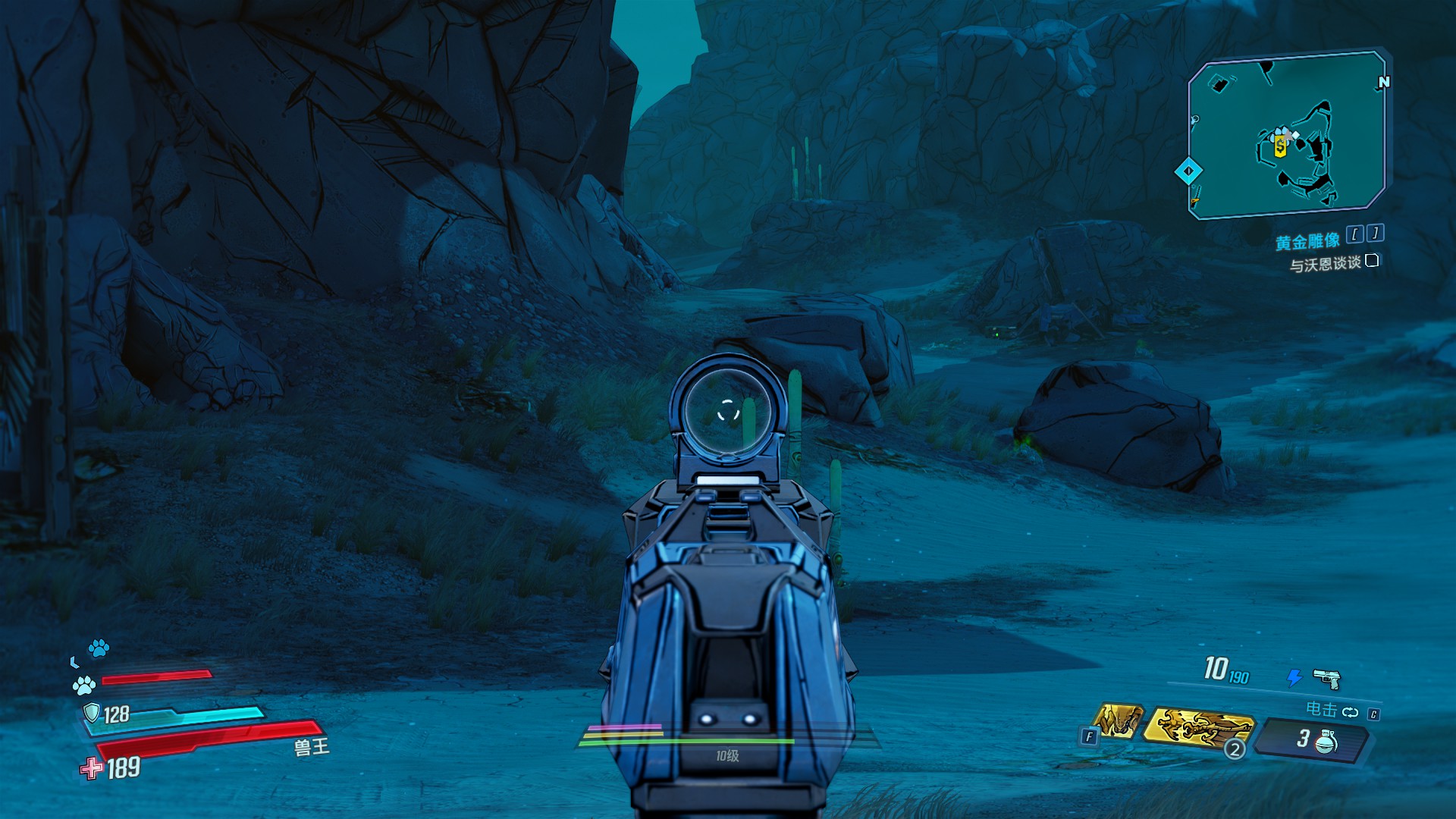Select the grenade slot

click(x=1314, y=739)
